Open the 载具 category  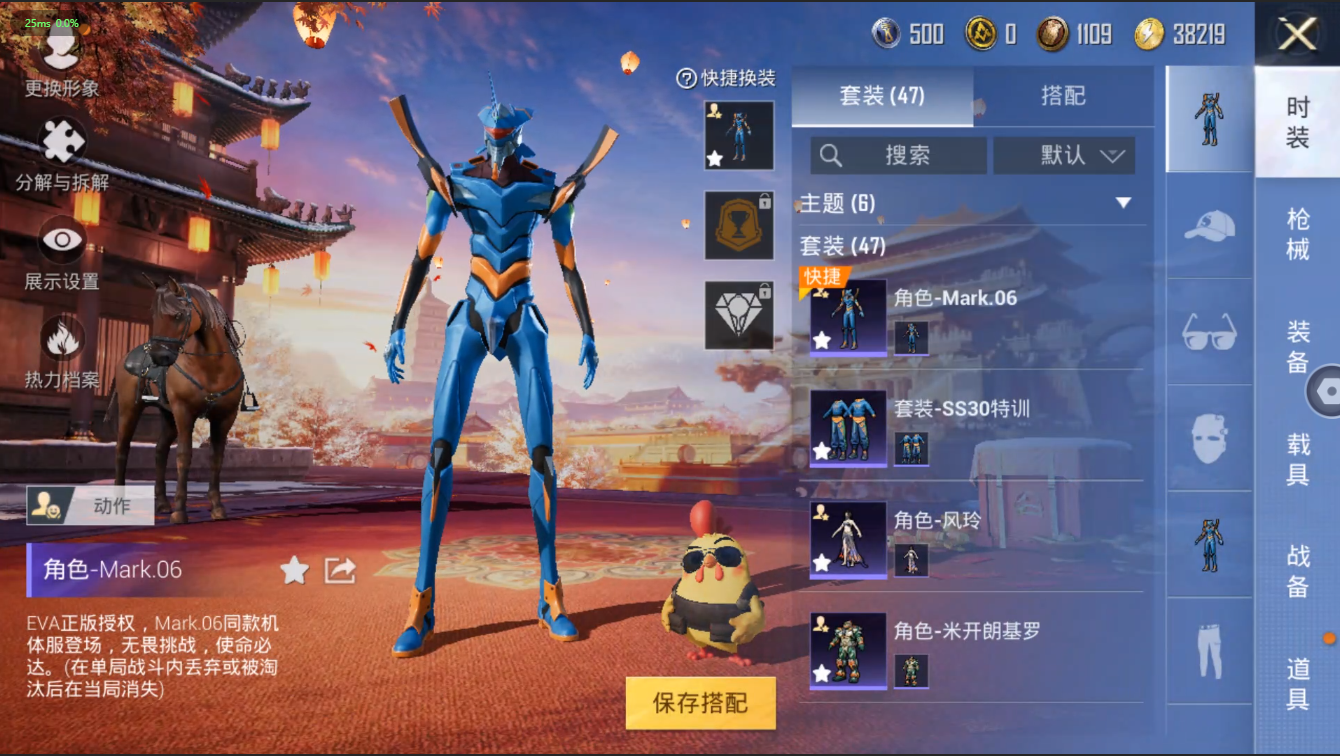(x=1297, y=458)
